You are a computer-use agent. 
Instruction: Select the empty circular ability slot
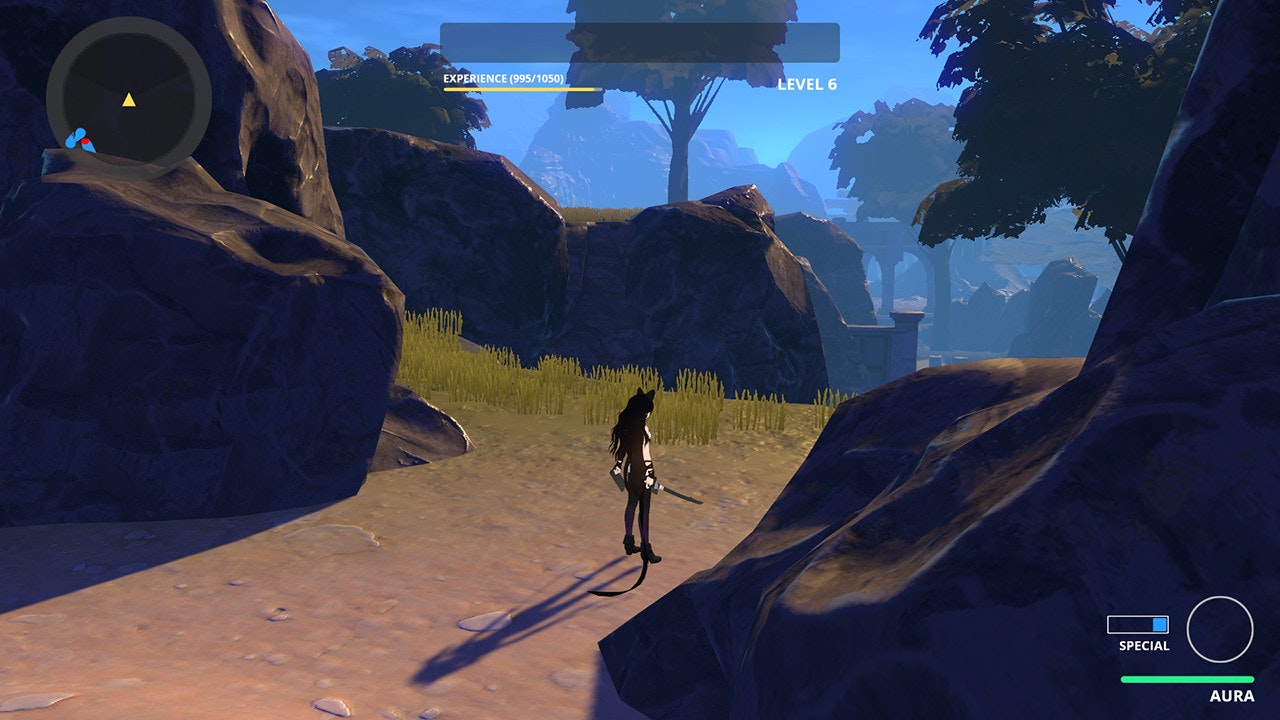point(1219,629)
